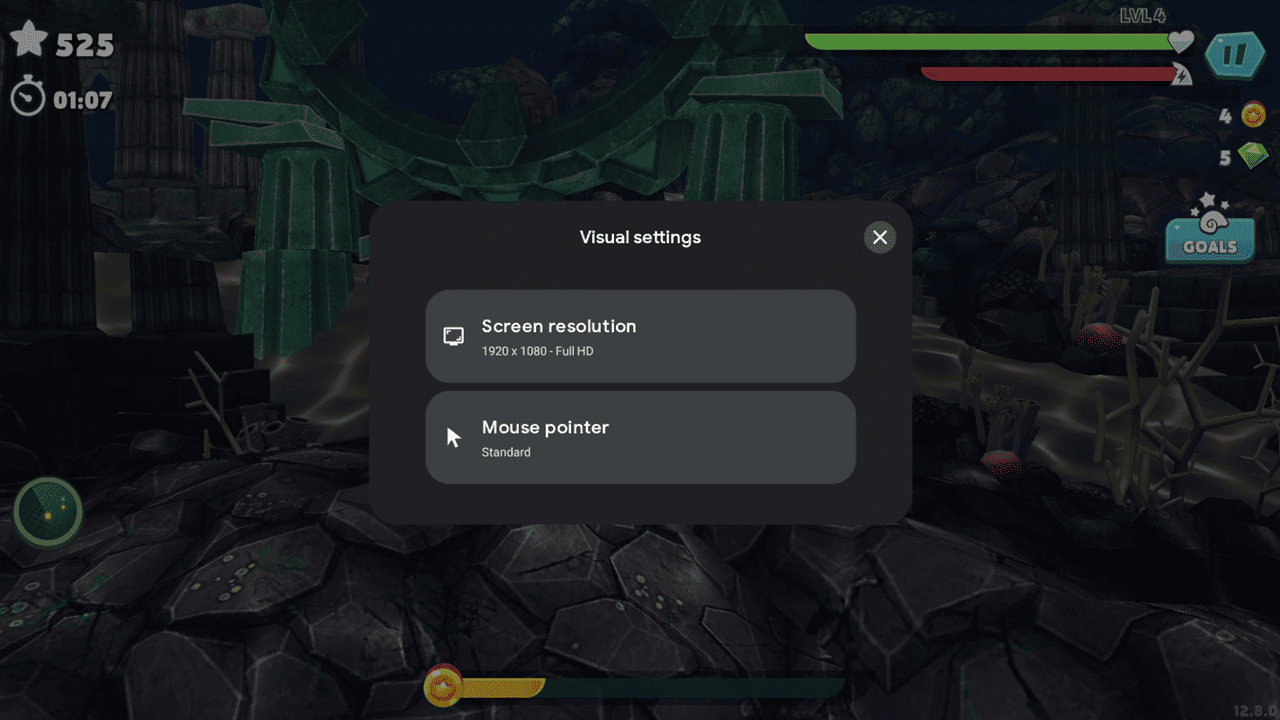The height and width of the screenshot is (720, 1280).
Task: Click the lightning bolt on the boost bar
Action: (x=1181, y=72)
